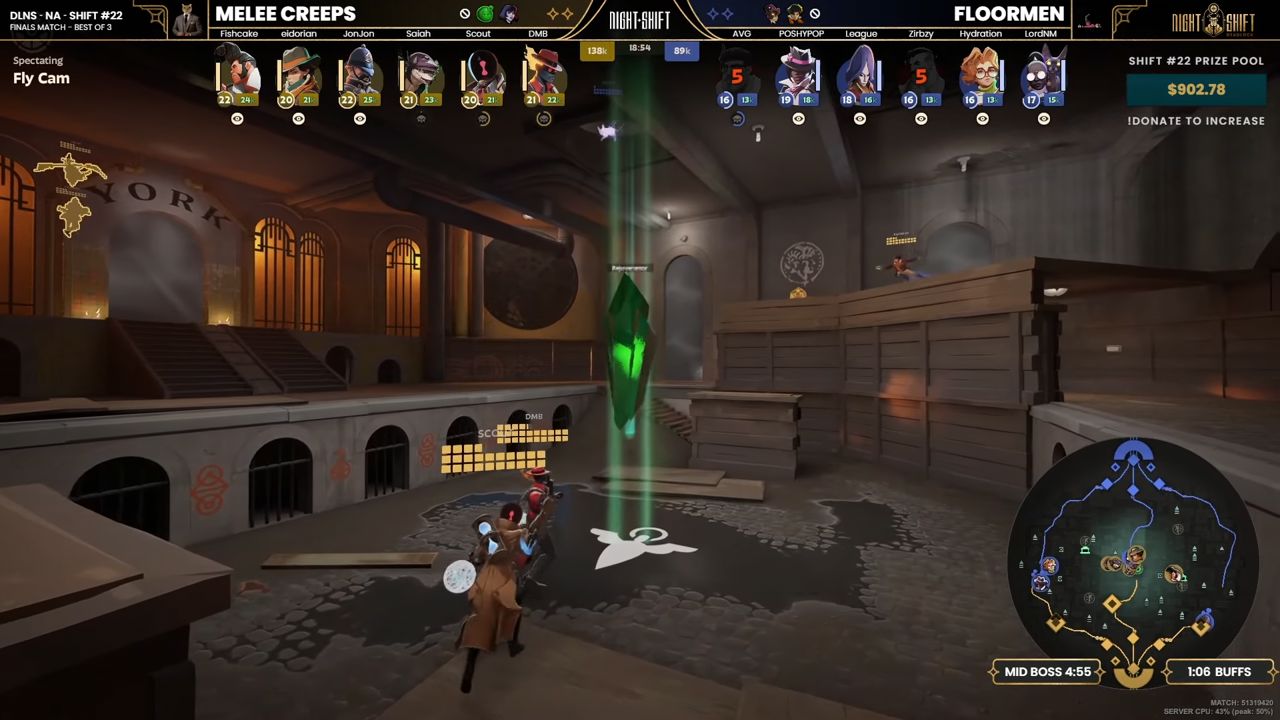This screenshot has height=720, width=1280.
Task: Select Hydration's hero portrait
Action: coord(981,72)
